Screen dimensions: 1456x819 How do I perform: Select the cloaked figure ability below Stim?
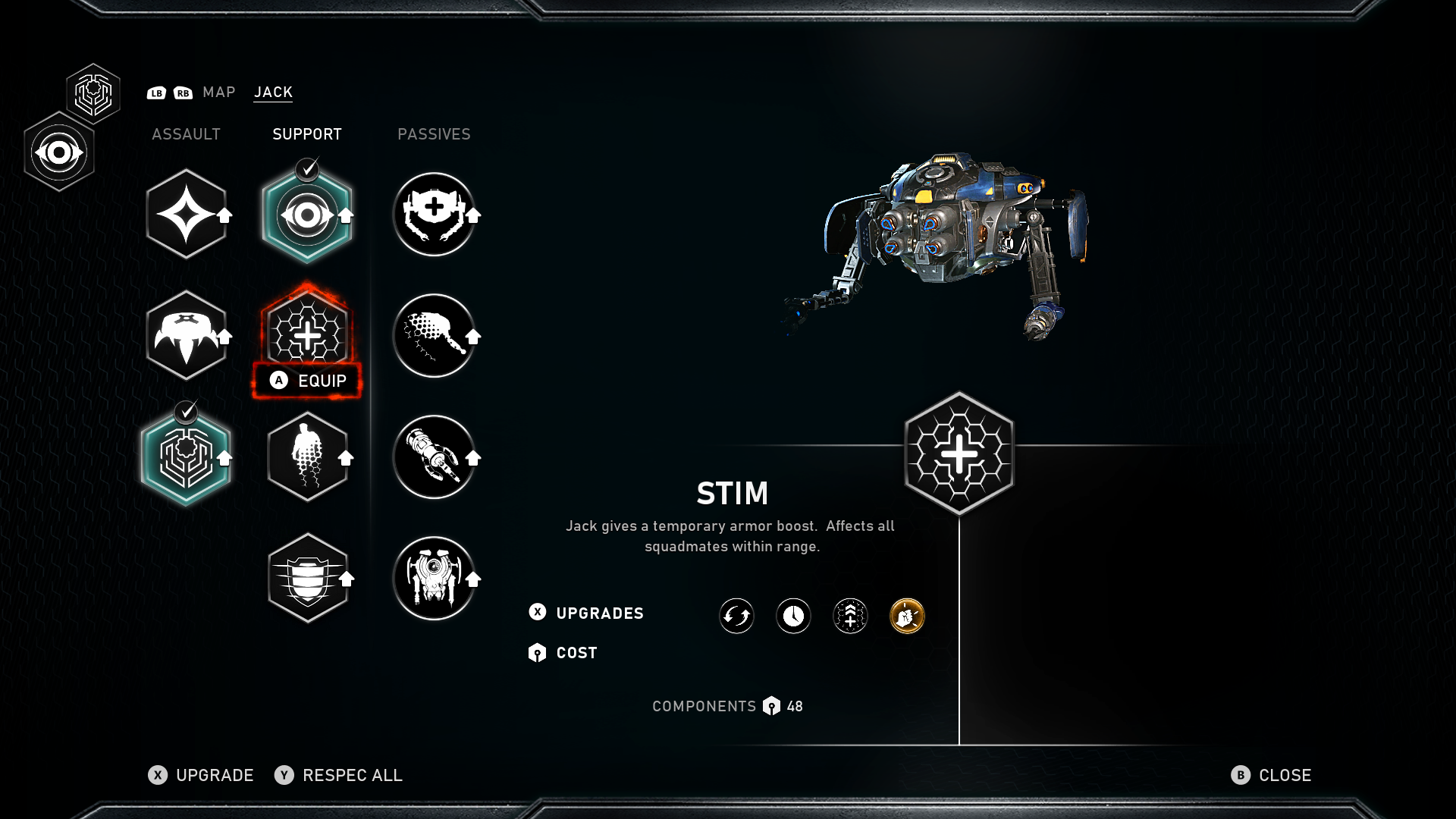pyautogui.click(x=307, y=456)
